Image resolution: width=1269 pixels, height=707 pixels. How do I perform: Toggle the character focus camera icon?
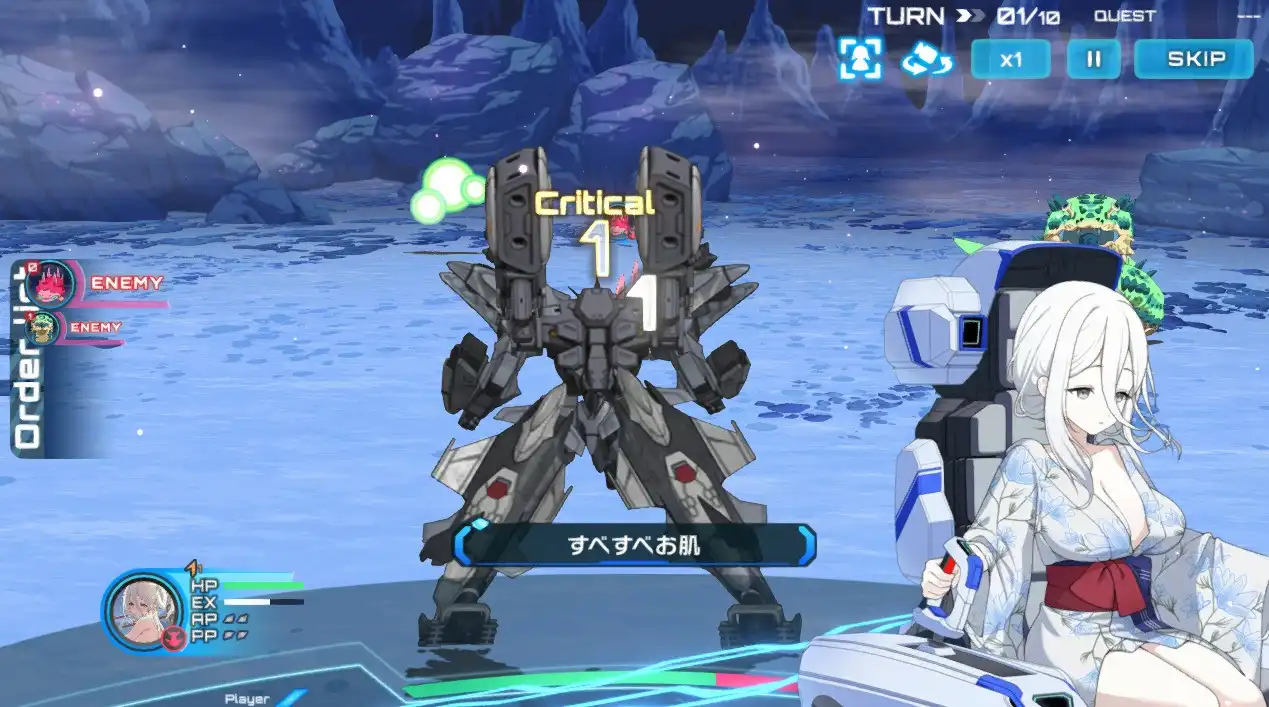pyautogui.click(x=860, y=59)
